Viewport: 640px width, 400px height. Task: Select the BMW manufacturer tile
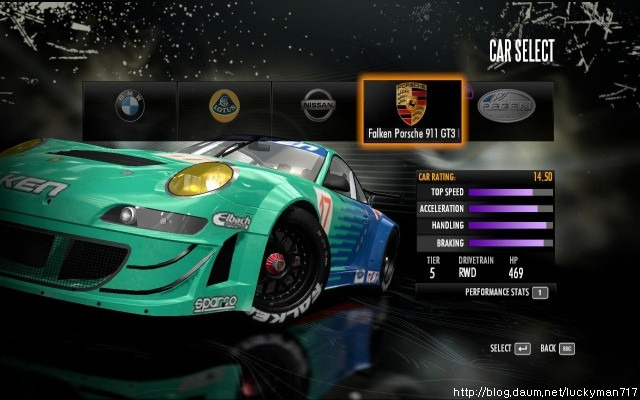(129, 106)
